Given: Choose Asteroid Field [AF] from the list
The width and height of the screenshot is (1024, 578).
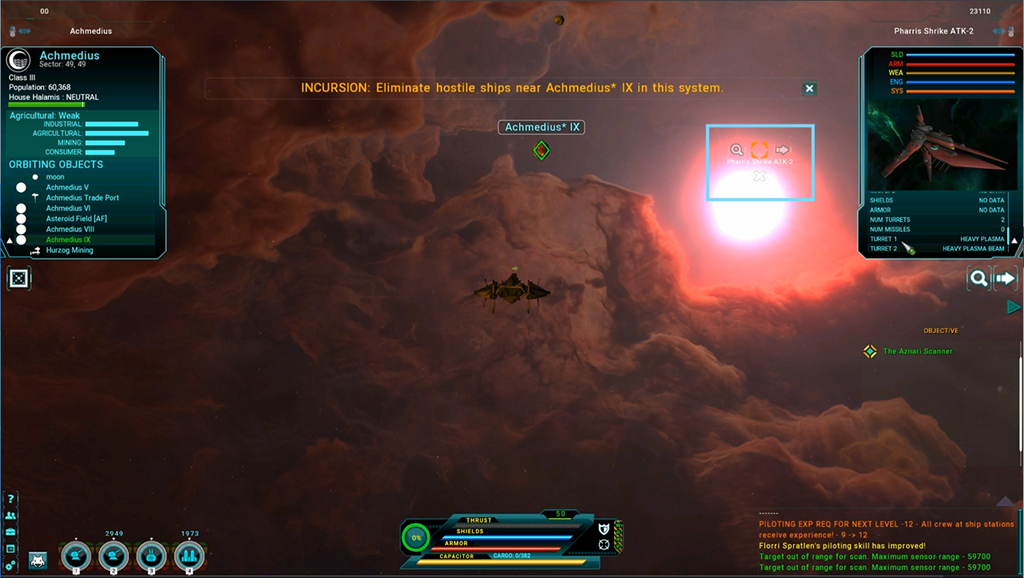Looking at the screenshot, I should [76, 219].
